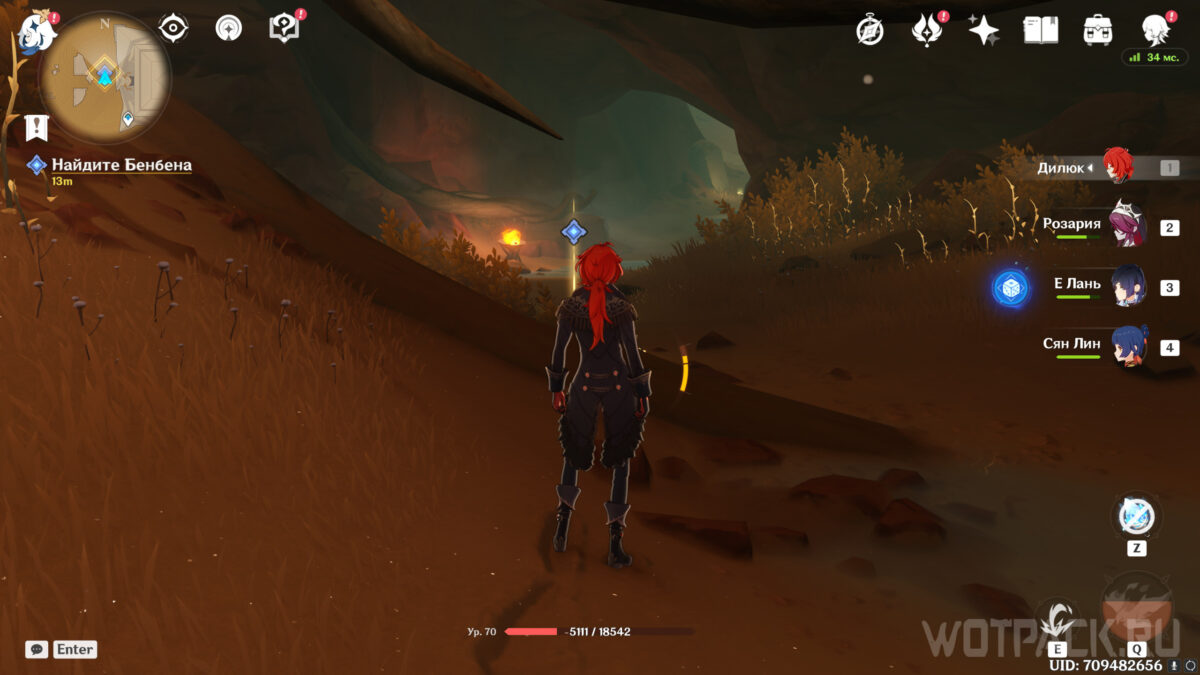Open the compass adventure handbook icon
The height and width of the screenshot is (675, 1200).
click(870, 30)
